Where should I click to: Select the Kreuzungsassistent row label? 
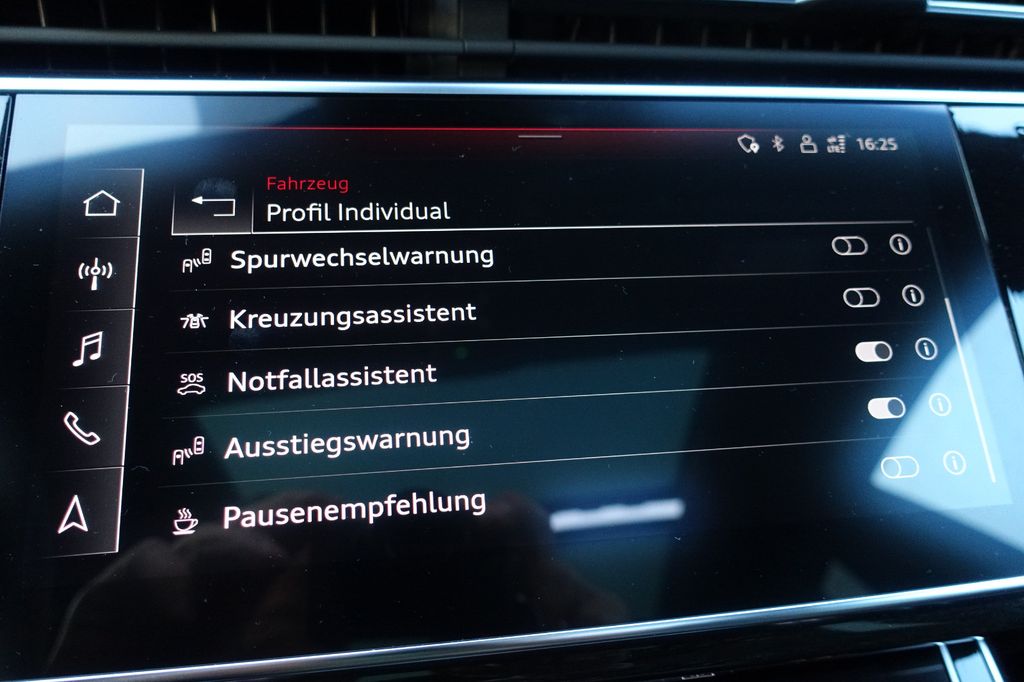(x=352, y=316)
